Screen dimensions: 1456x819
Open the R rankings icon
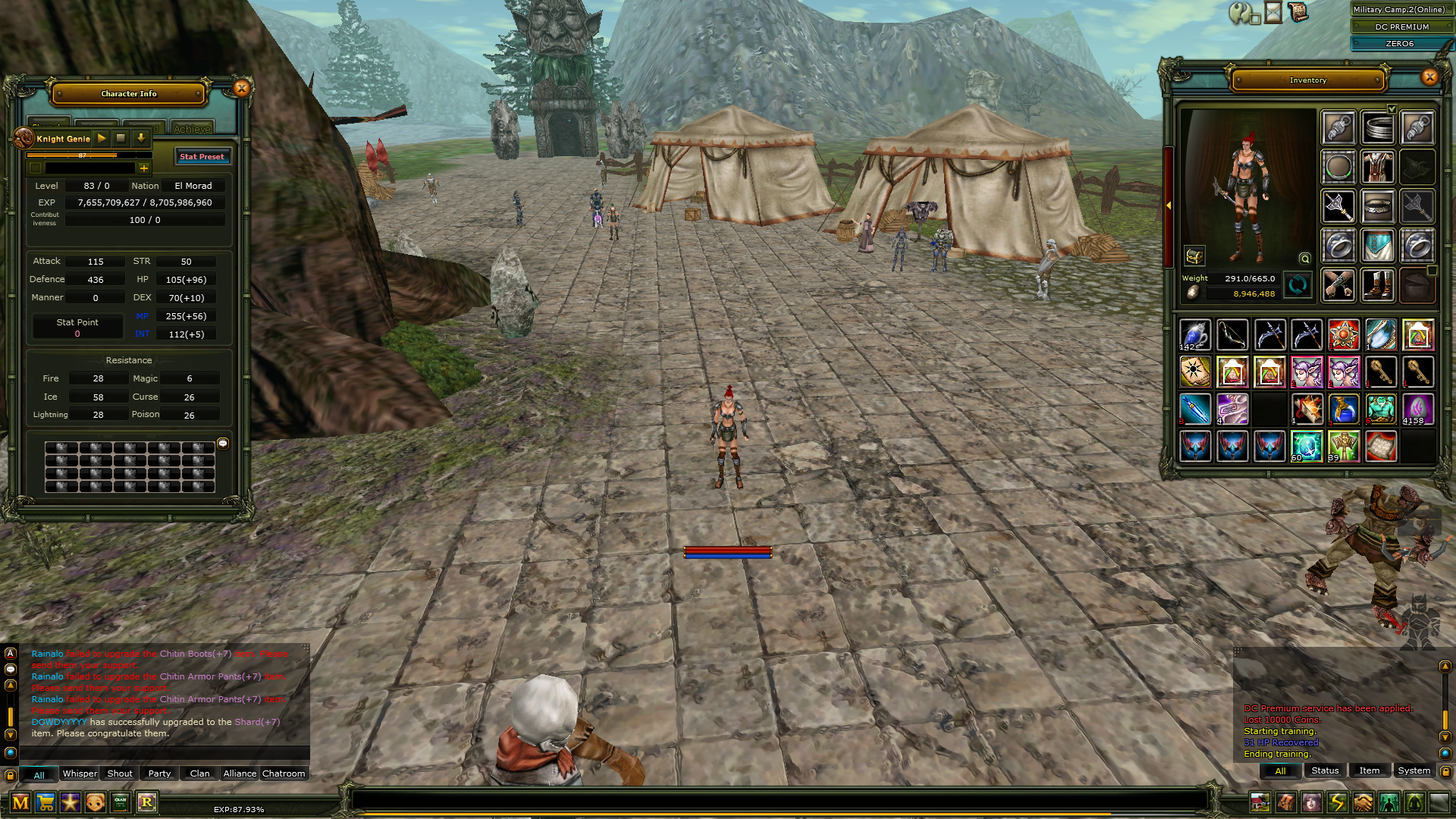click(x=147, y=802)
